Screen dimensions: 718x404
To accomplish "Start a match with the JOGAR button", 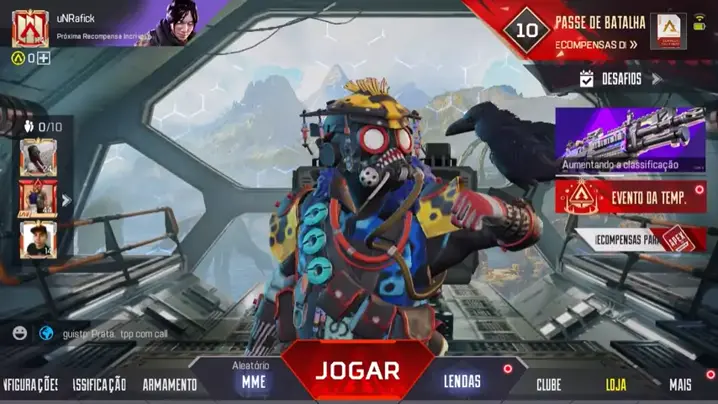I will point(358,370).
